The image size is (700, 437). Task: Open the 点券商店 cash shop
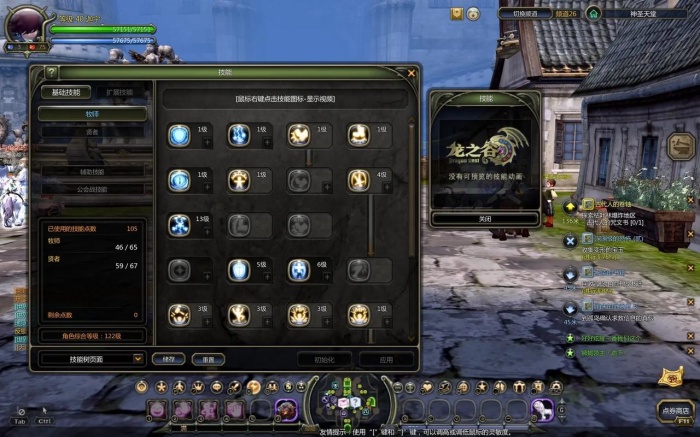click(x=675, y=410)
